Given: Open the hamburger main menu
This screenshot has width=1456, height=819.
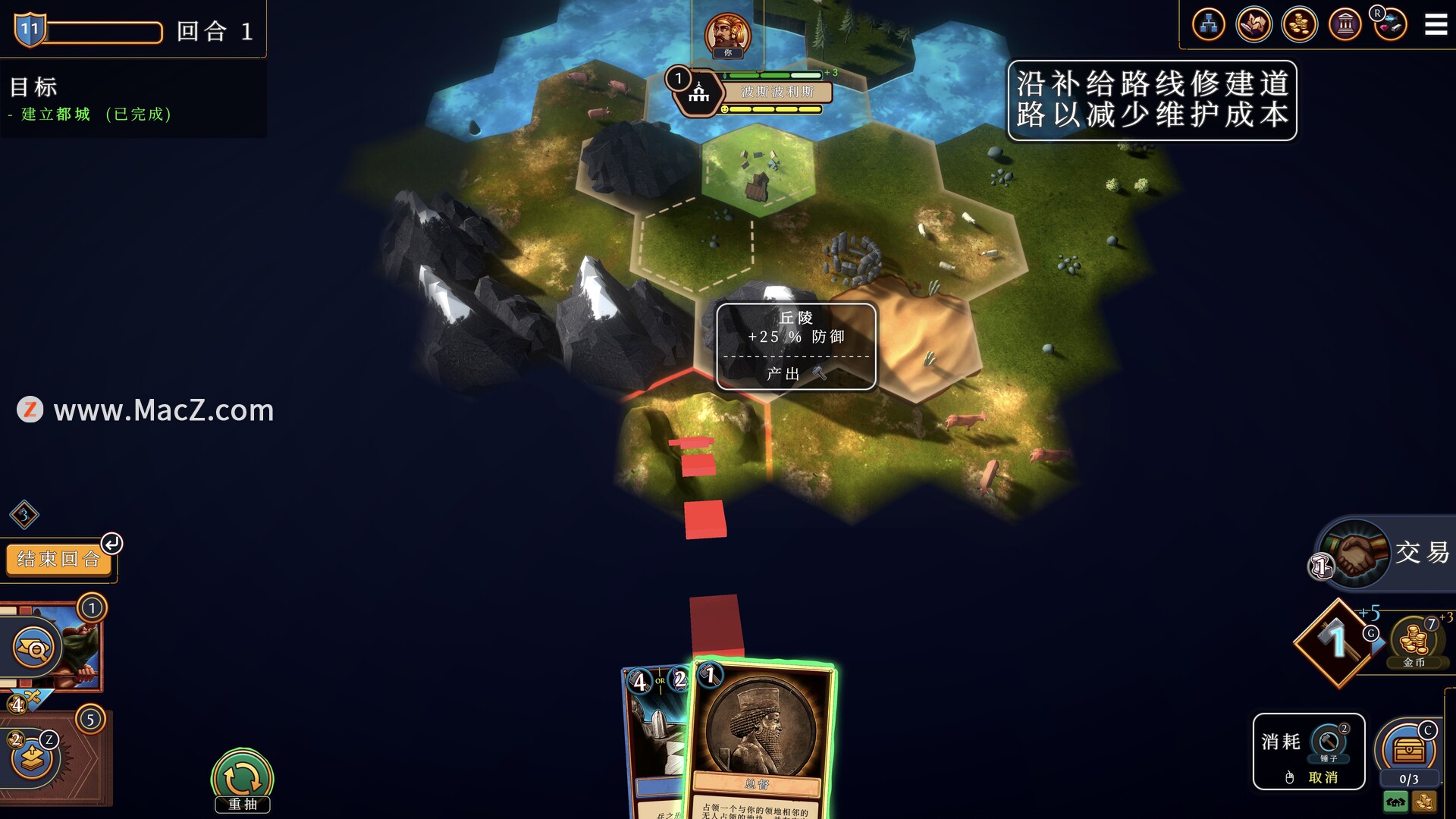Looking at the screenshot, I should (x=1436, y=25).
